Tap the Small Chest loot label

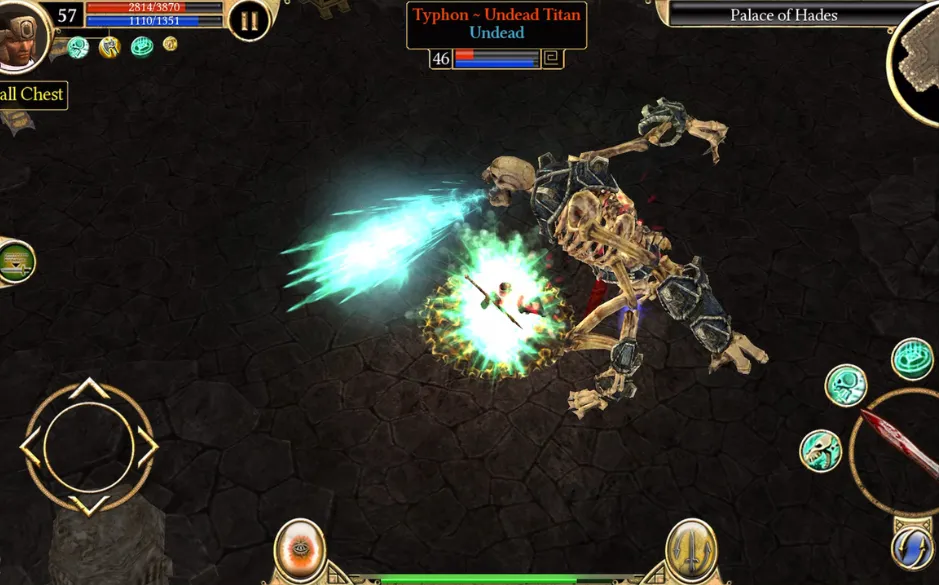[x=32, y=95]
